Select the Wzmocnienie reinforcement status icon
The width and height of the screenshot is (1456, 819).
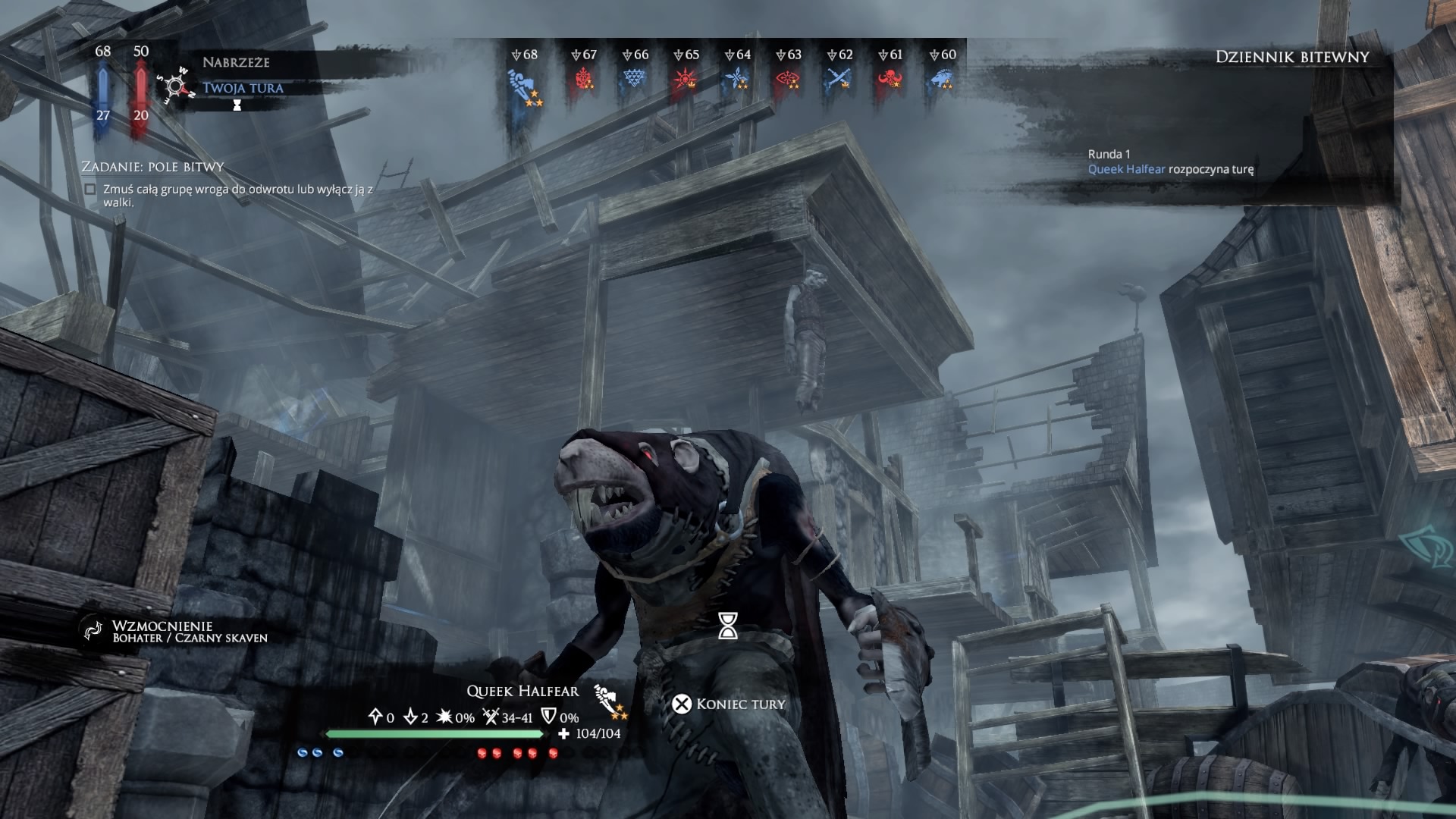93,630
